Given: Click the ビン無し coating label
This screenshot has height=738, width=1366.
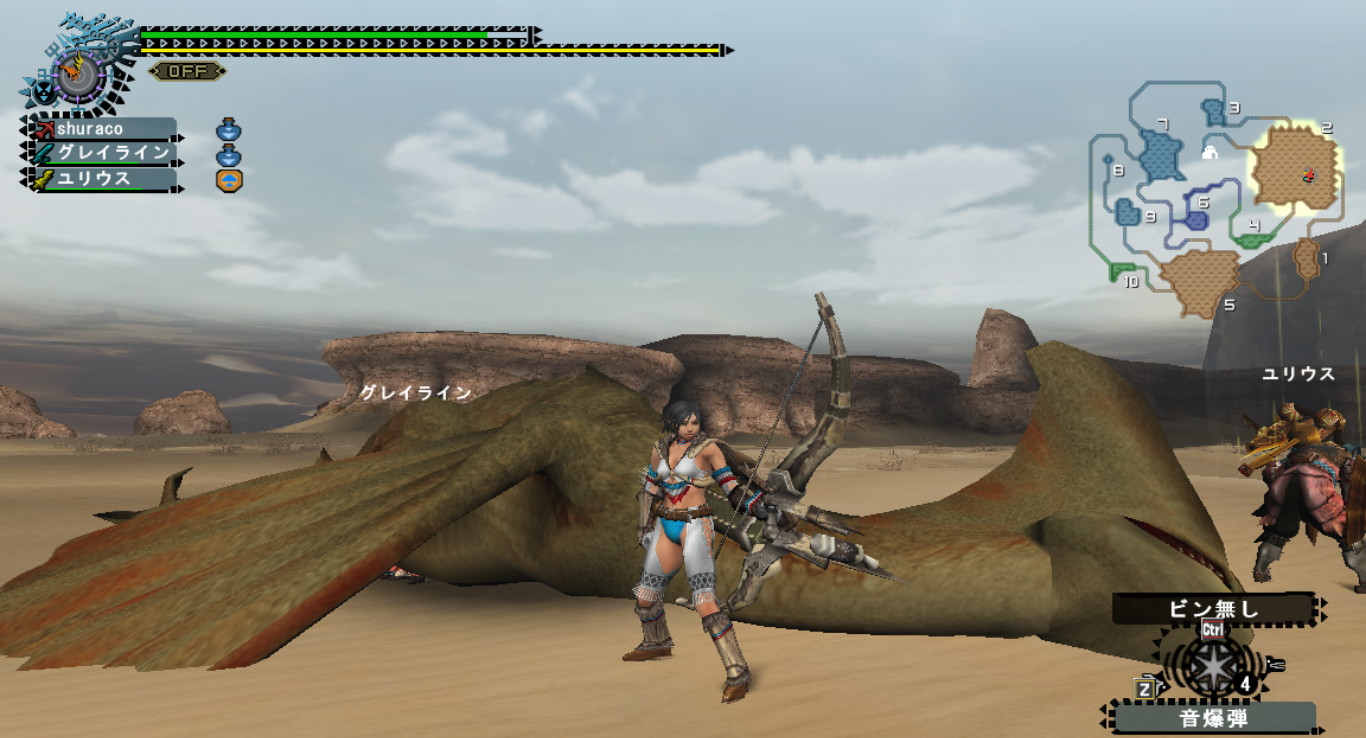Looking at the screenshot, I should [x=1212, y=609].
